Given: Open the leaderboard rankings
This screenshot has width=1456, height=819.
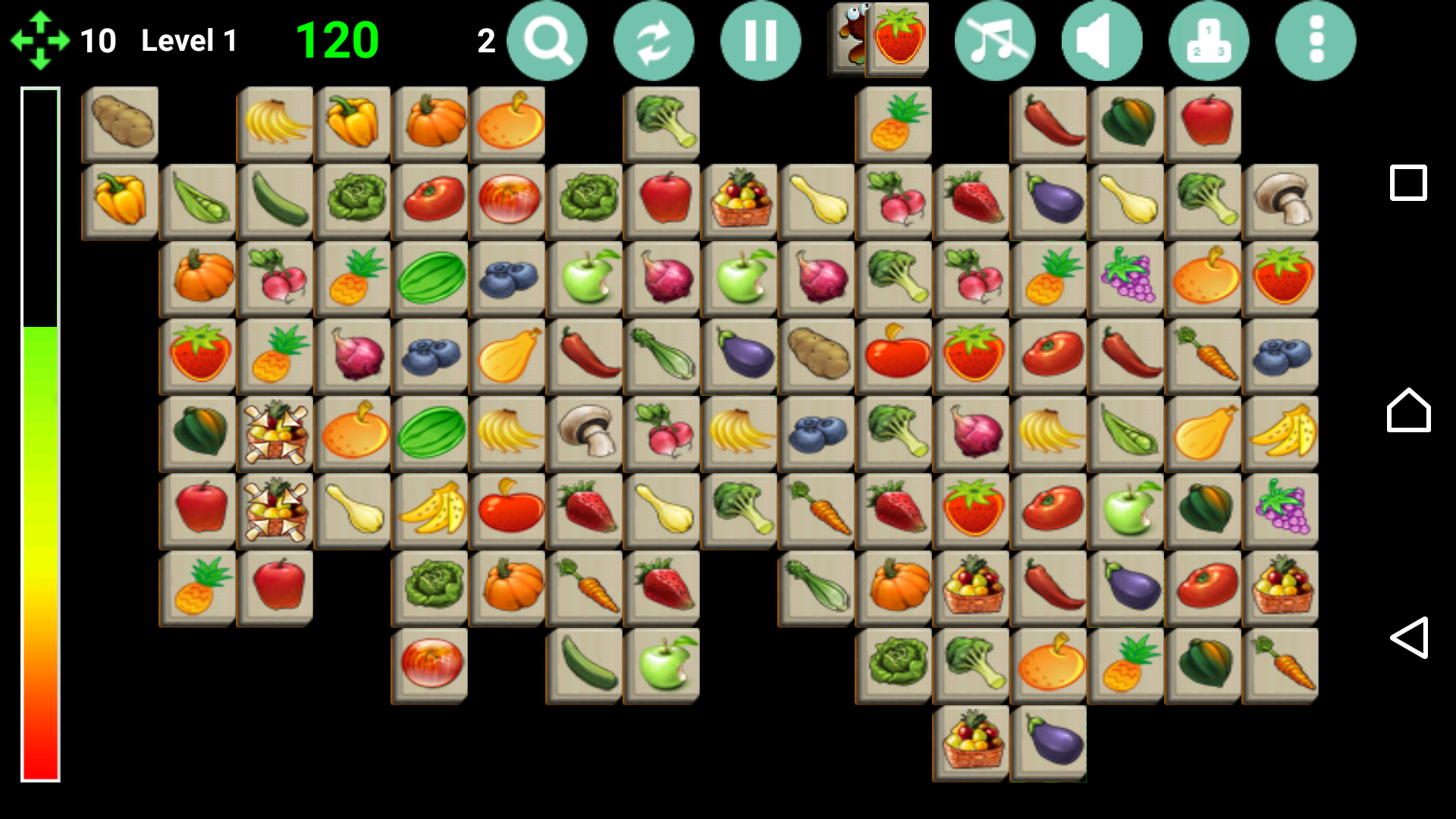Looking at the screenshot, I should [1209, 42].
